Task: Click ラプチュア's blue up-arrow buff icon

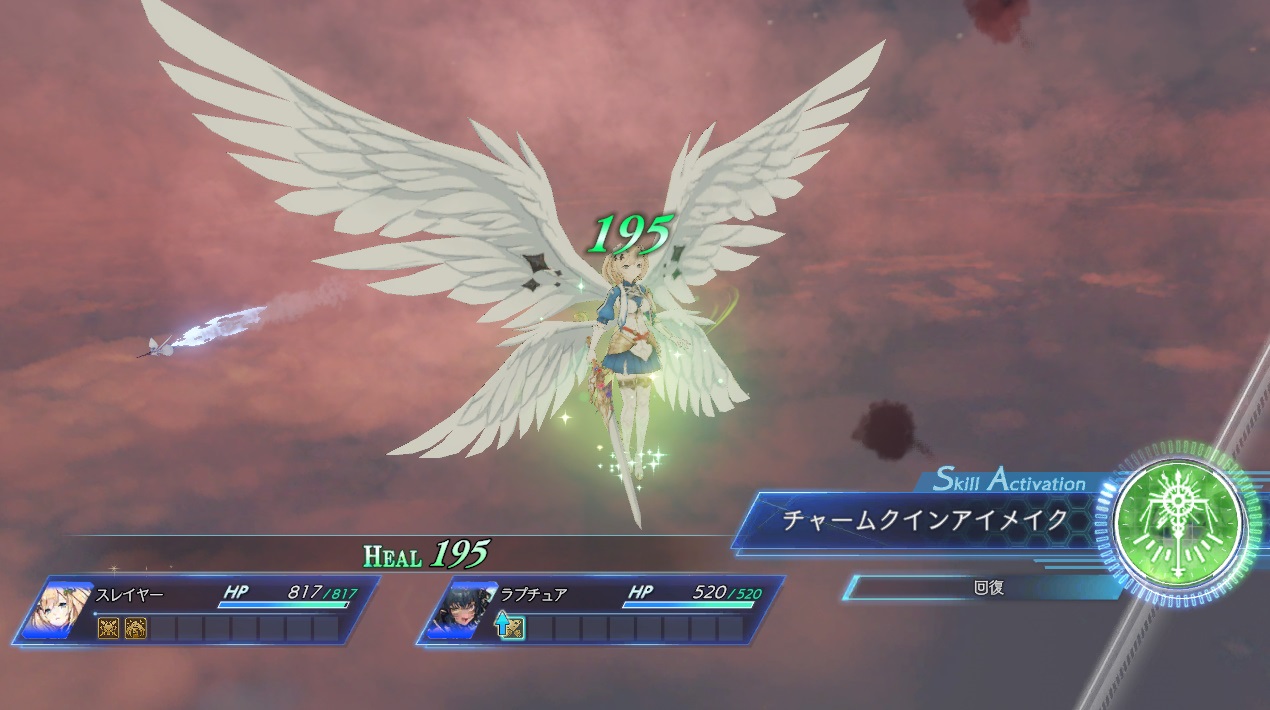Action: click(x=505, y=628)
